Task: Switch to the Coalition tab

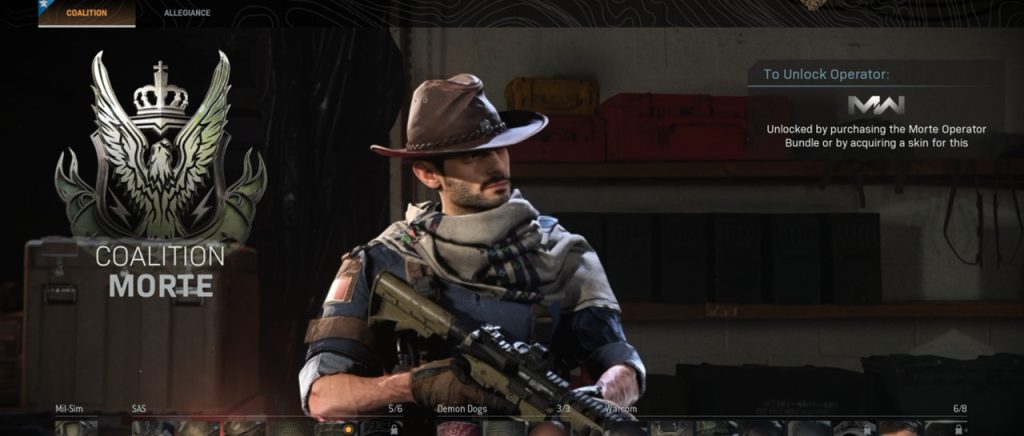Action: pos(86,13)
